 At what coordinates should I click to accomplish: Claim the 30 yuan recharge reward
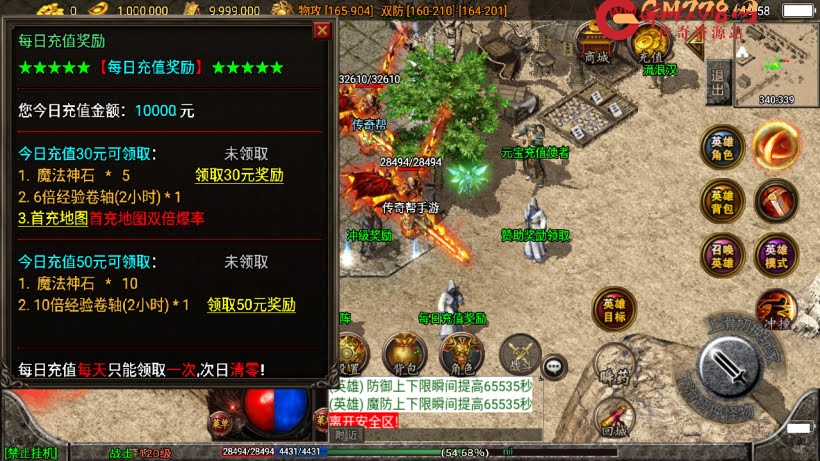click(x=239, y=175)
